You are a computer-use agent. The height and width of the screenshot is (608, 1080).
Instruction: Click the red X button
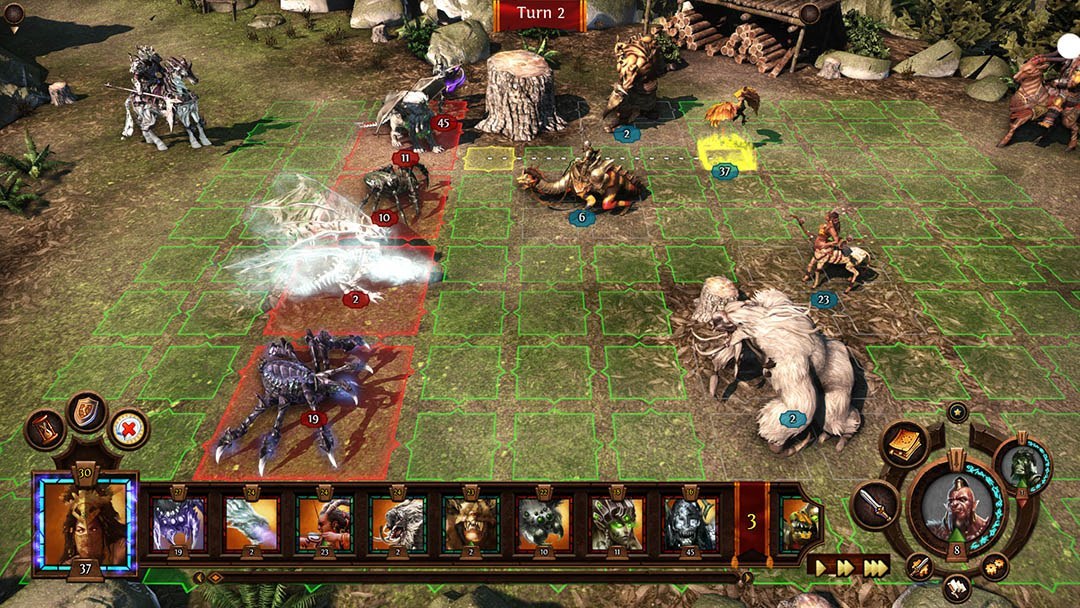[x=128, y=430]
